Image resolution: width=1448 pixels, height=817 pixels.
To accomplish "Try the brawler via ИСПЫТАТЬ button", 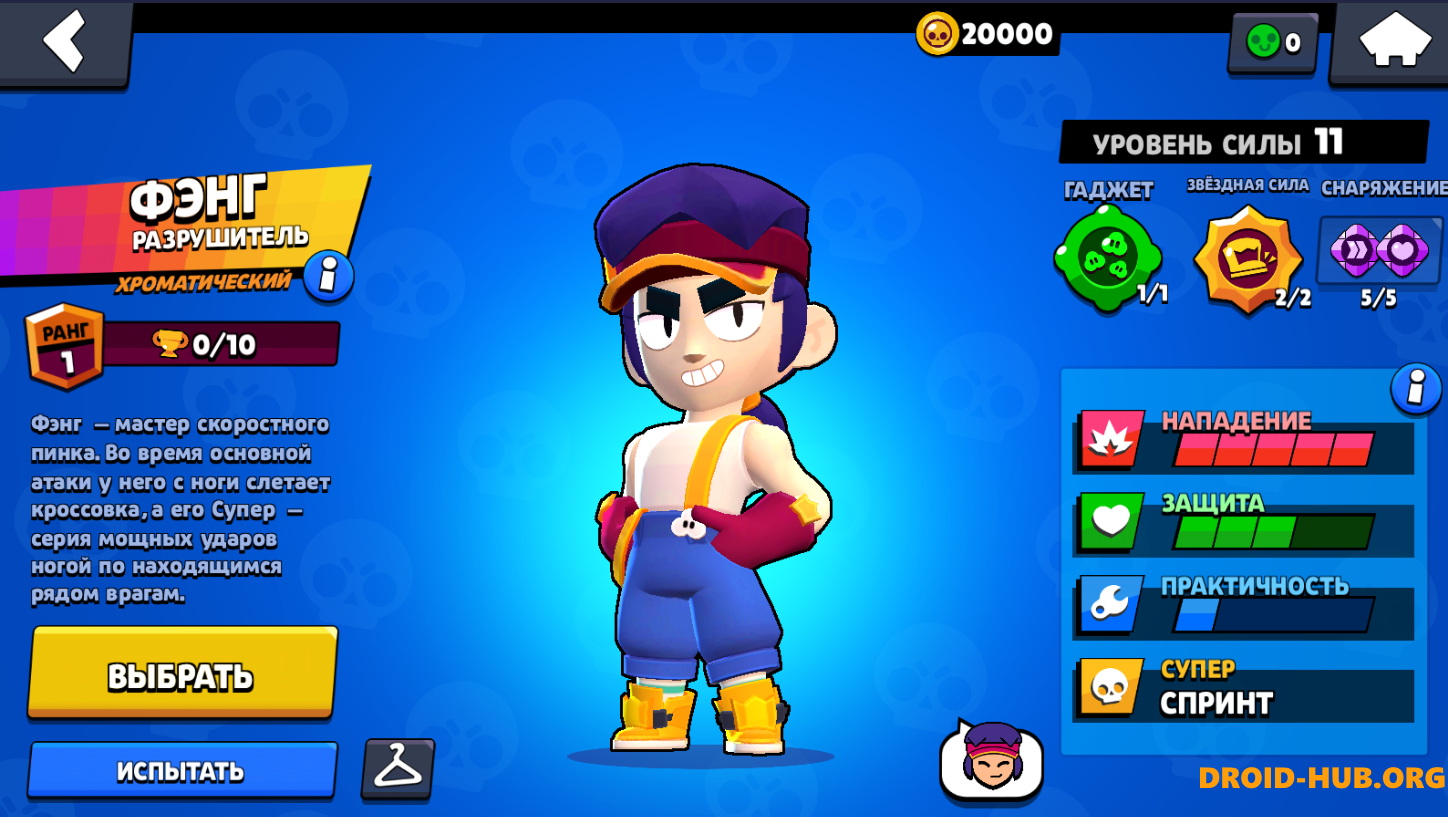I will (181, 771).
